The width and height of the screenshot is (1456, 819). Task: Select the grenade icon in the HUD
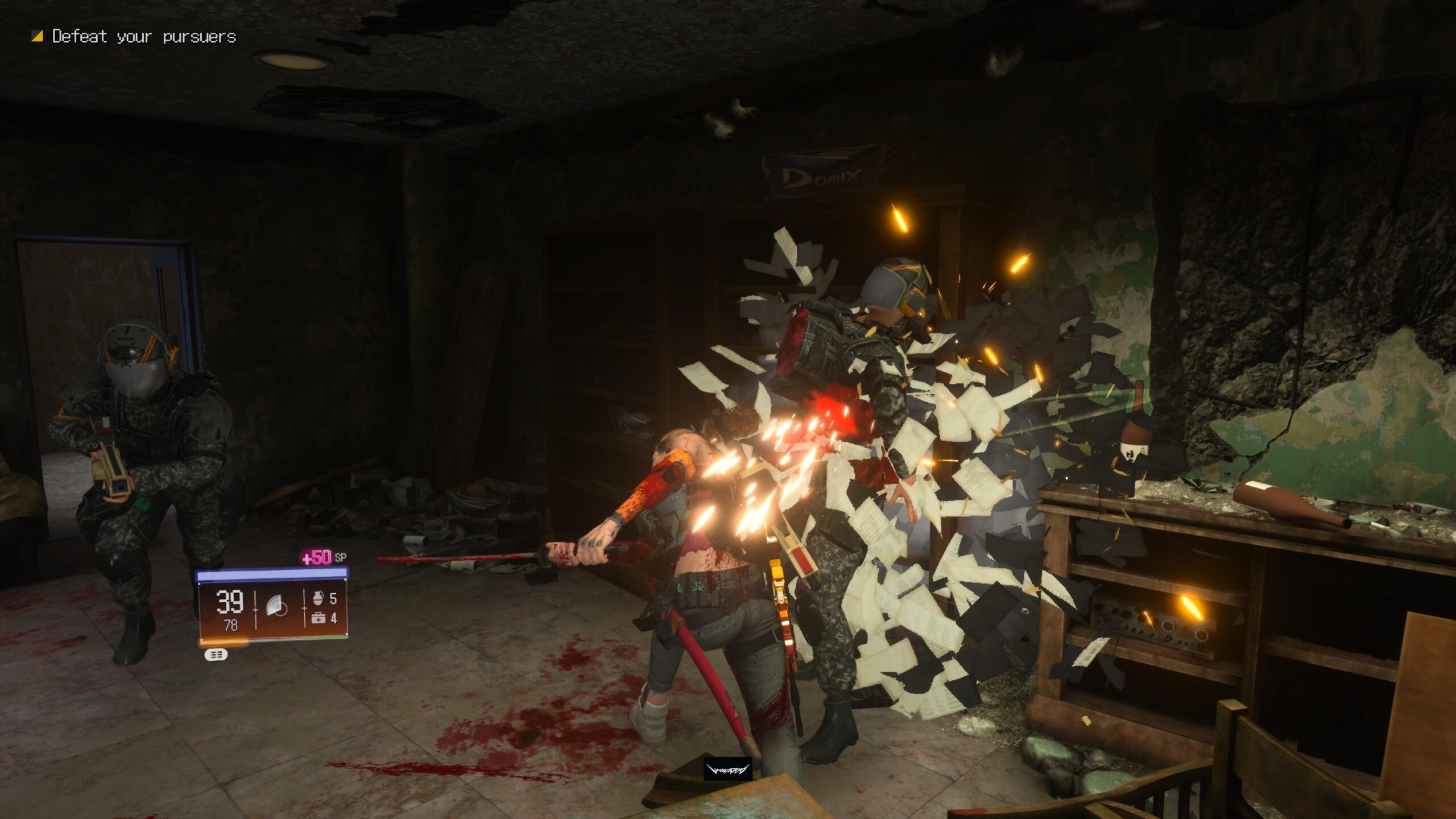click(318, 598)
